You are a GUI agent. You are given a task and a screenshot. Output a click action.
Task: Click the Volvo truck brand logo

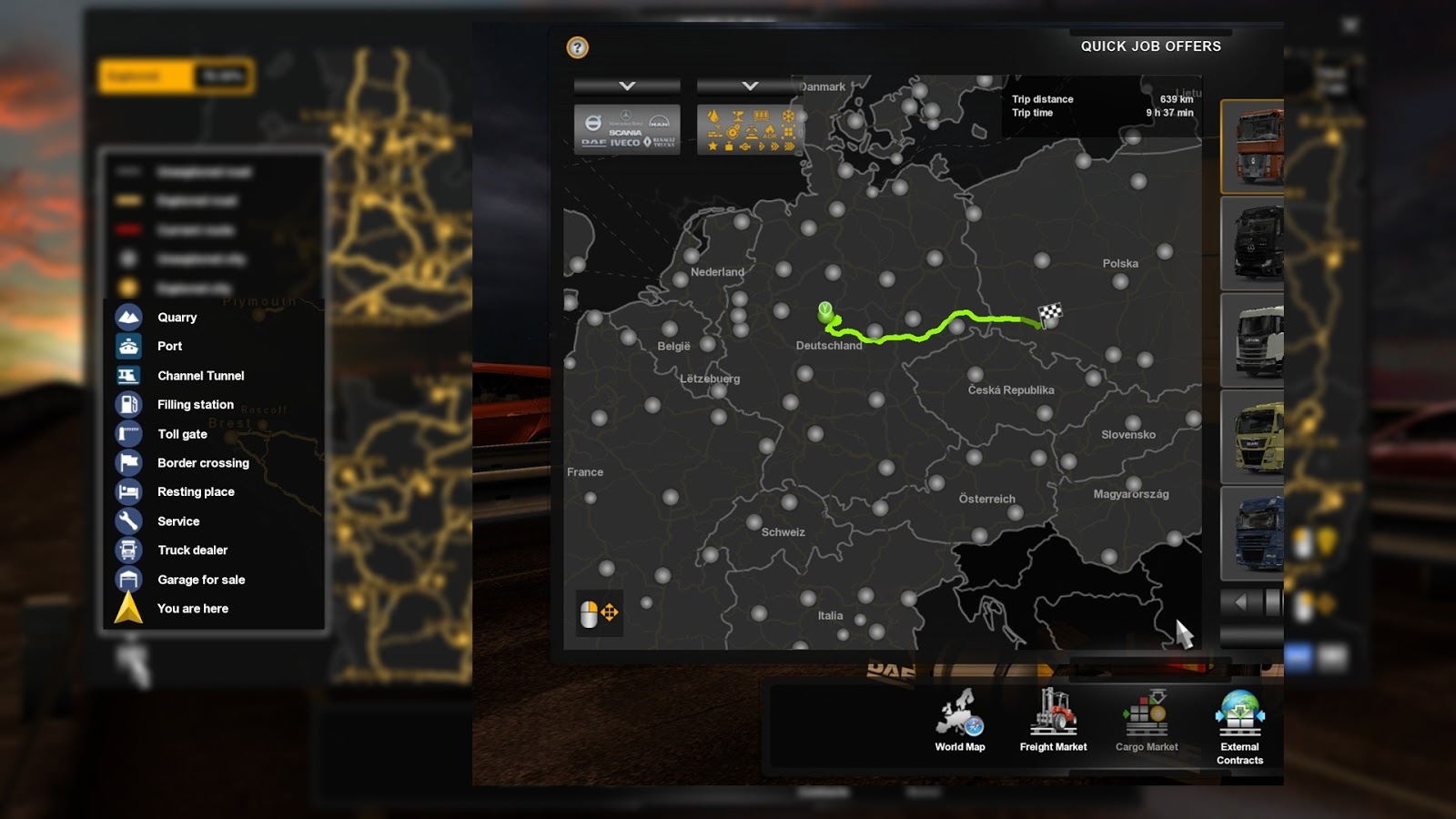point(594,121)
